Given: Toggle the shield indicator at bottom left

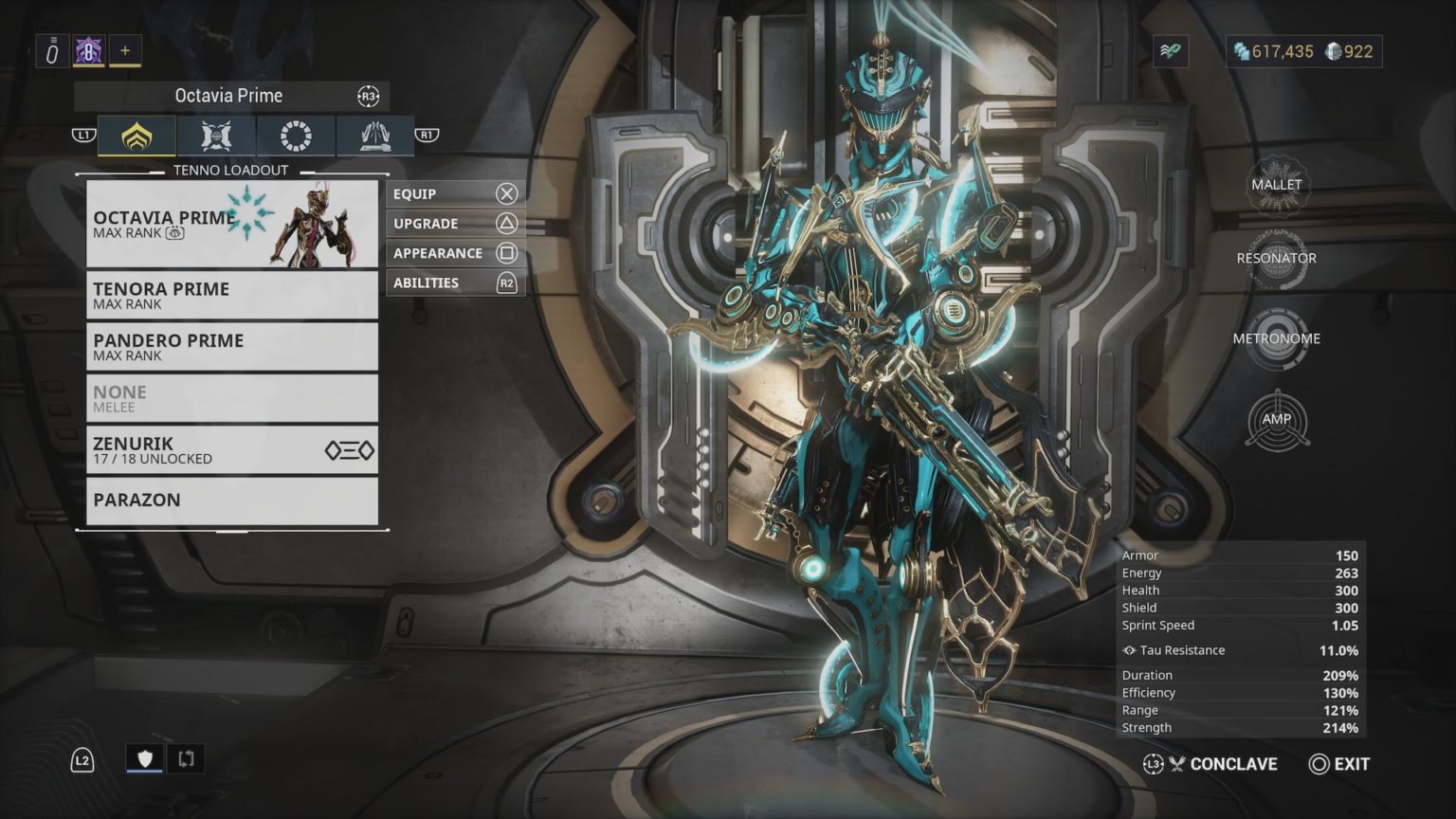Looking at the screenshot, I should pos(143,758).
